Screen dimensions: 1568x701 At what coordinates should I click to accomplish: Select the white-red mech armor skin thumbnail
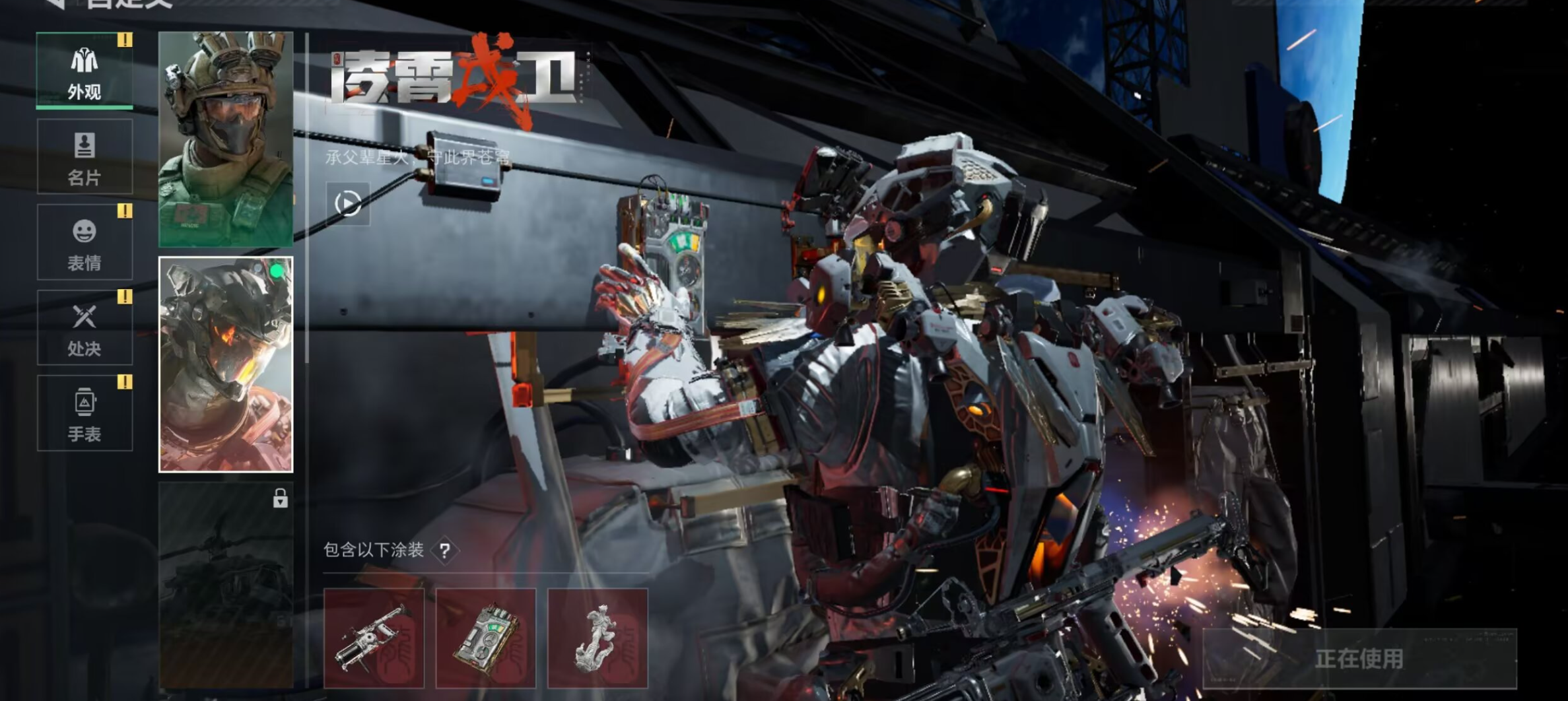tap(226, 364)
